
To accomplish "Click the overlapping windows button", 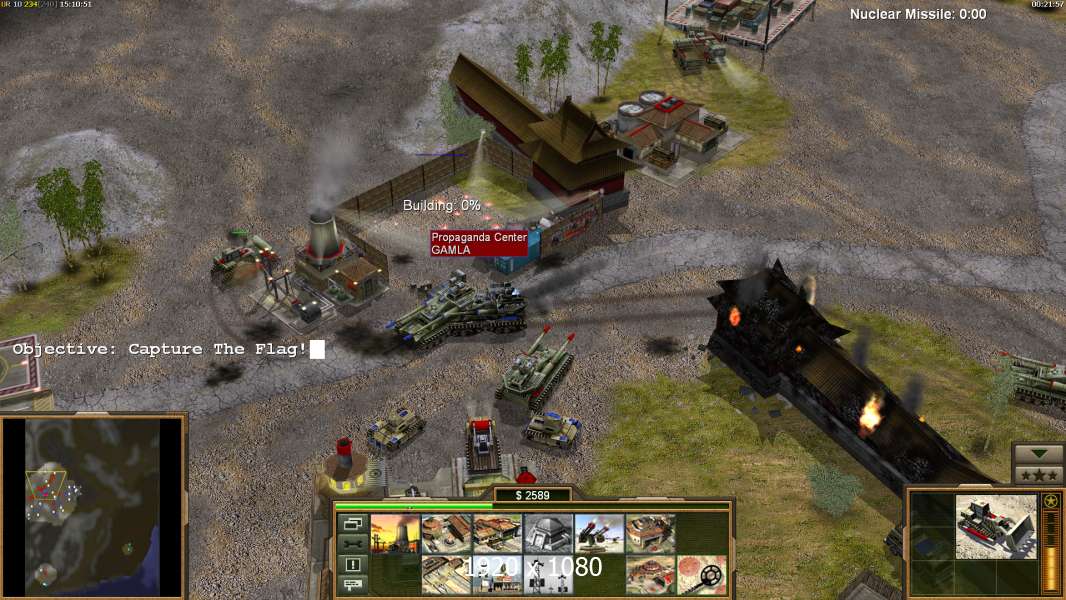I will 352,523.
